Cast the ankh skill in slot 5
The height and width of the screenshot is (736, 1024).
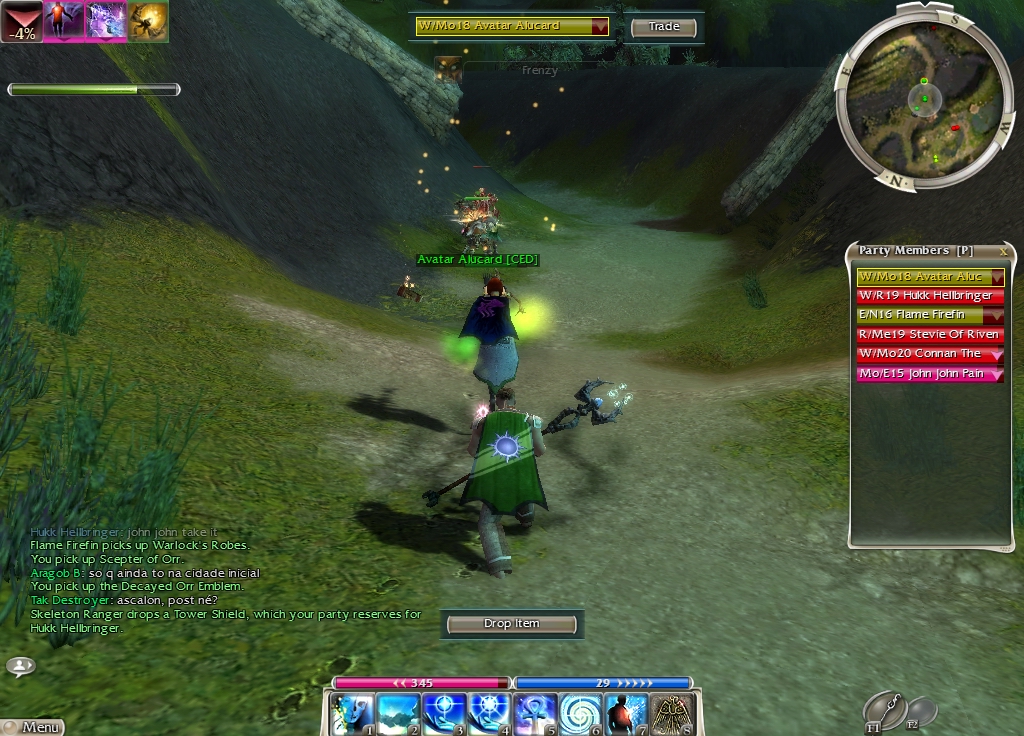(x=533, y=714)
